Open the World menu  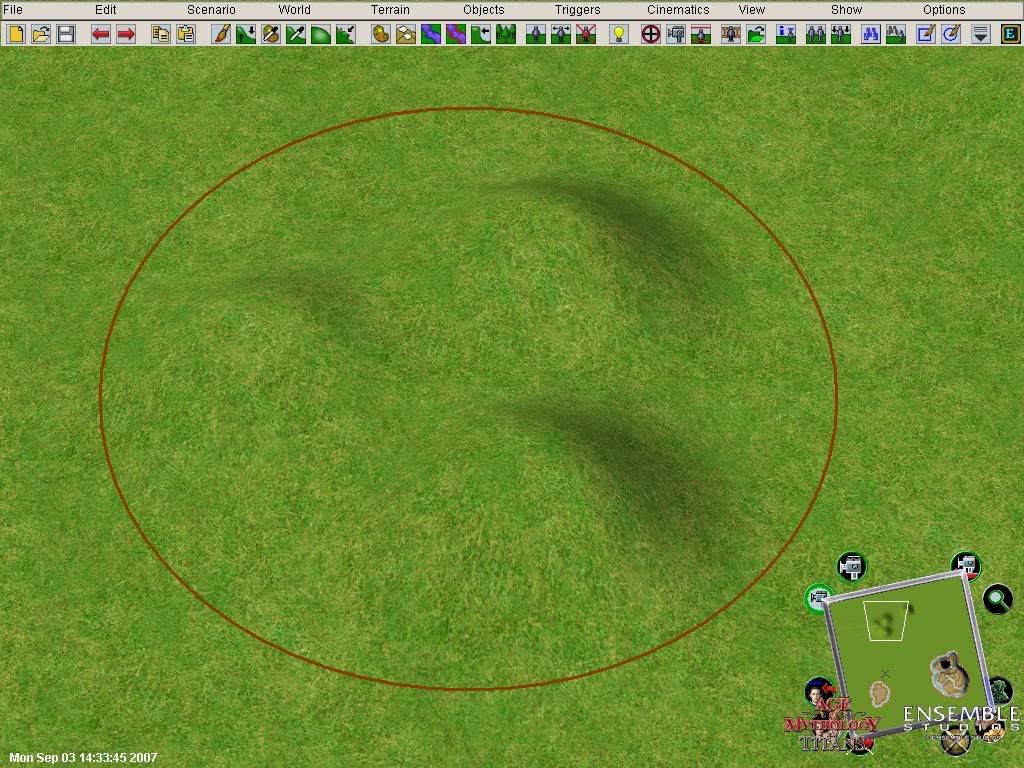[x=294, y=10]
